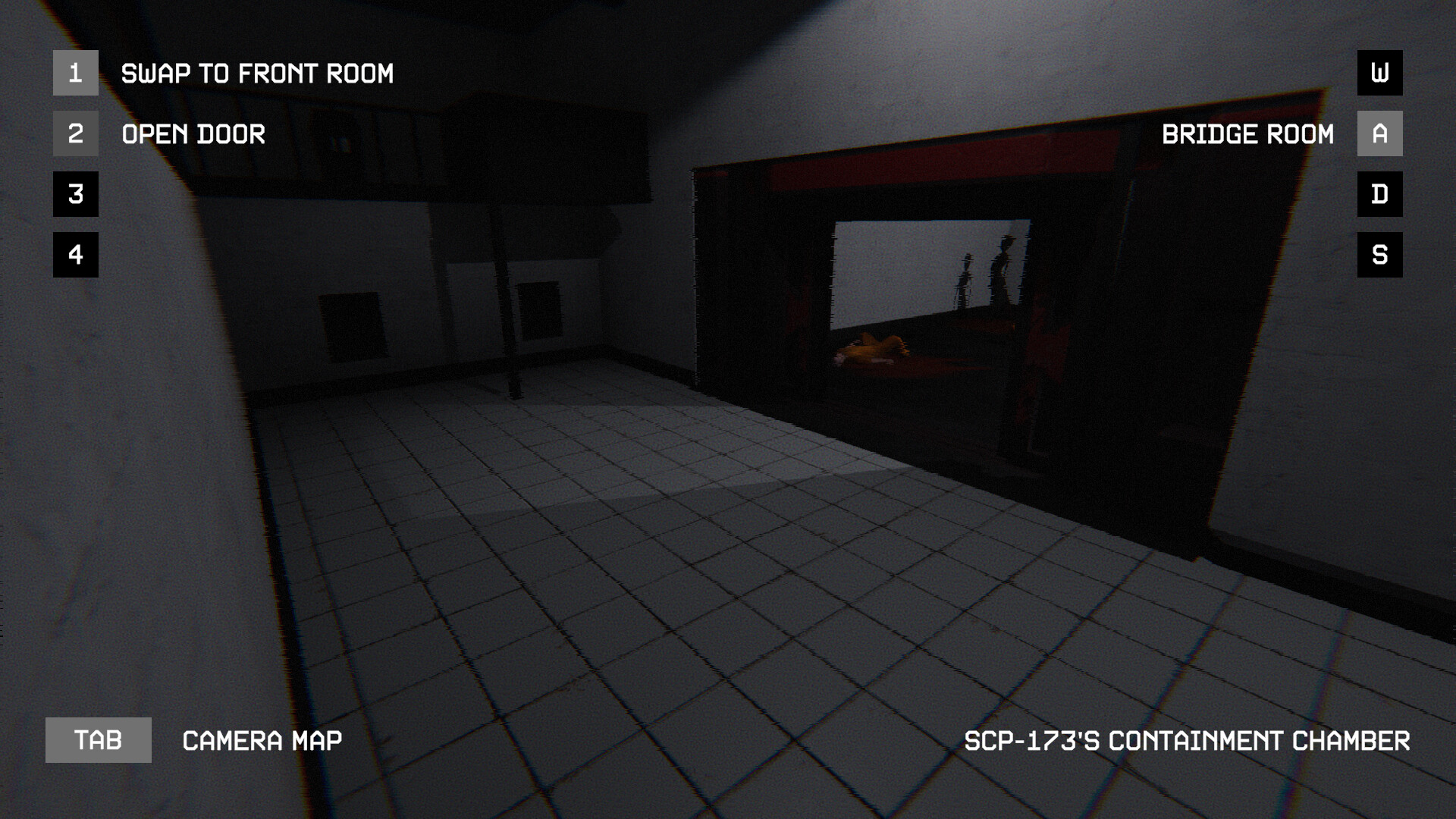Select the "4" hotkey slot
The width and height of the screenshot is (1456, 819).
click(75, 255)
